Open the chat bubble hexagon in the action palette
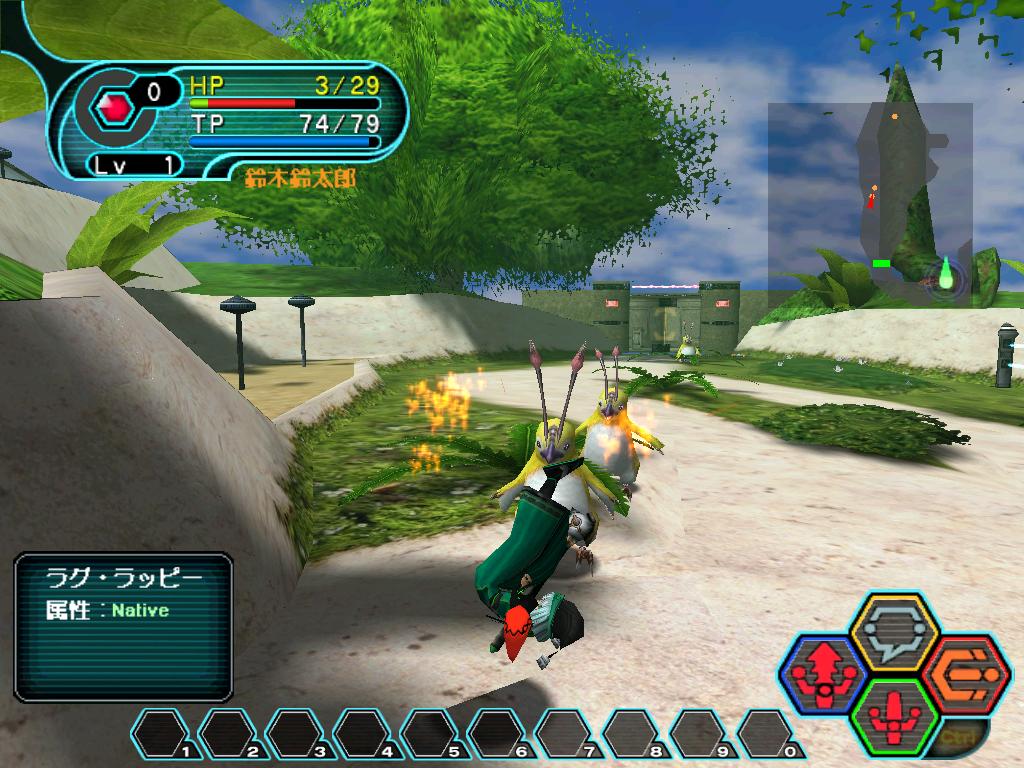 [x=893, y=631]
